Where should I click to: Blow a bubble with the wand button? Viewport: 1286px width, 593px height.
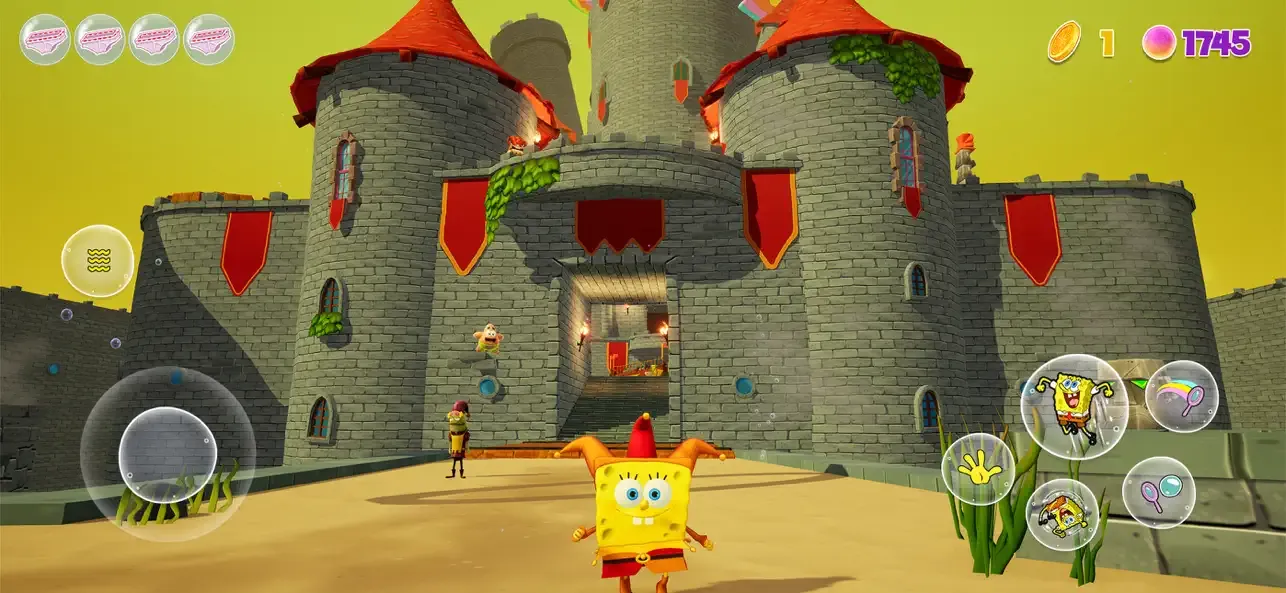(1158, 492)
